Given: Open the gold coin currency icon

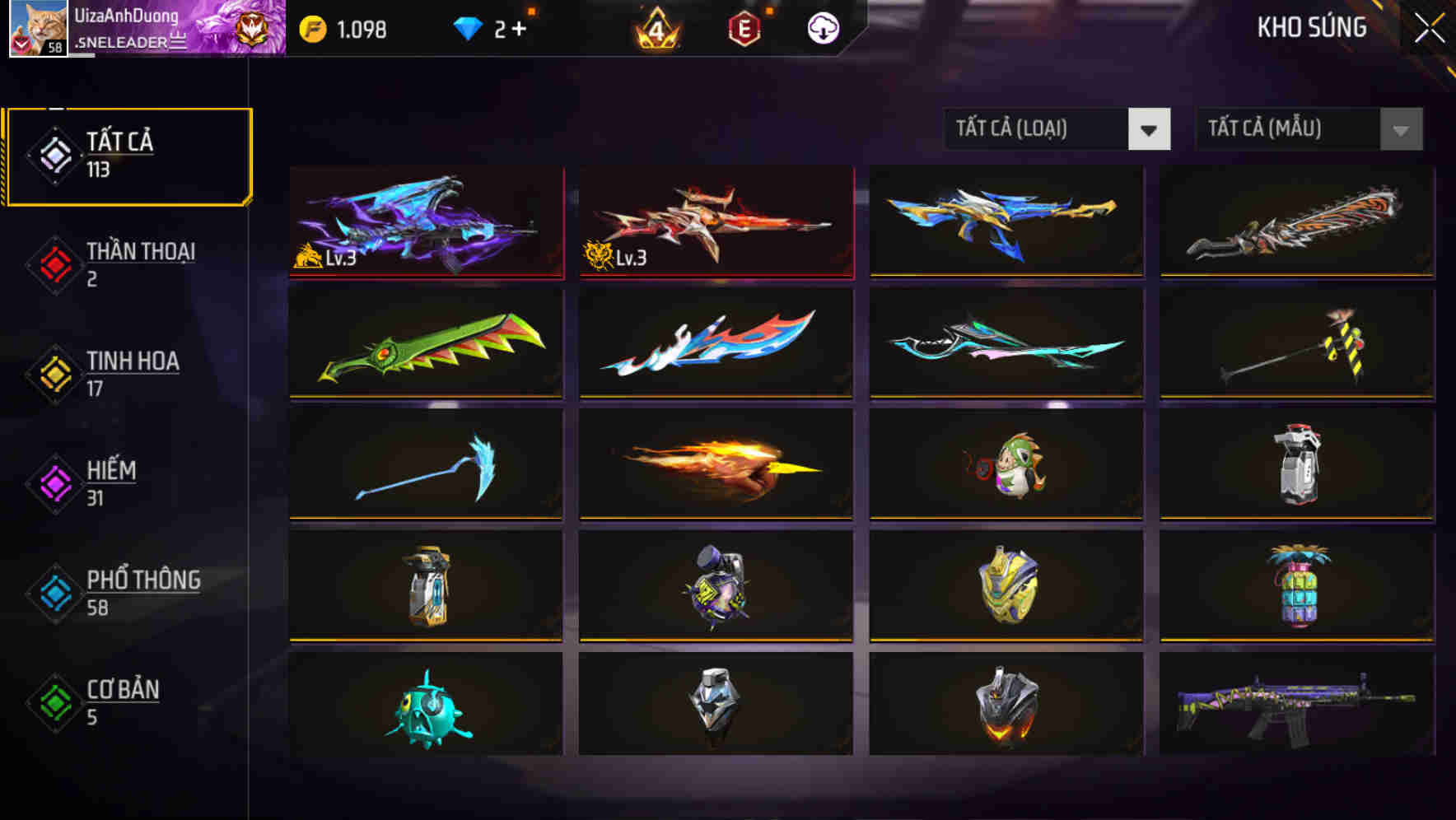Looking at the screenshot, I should (315, 27).
